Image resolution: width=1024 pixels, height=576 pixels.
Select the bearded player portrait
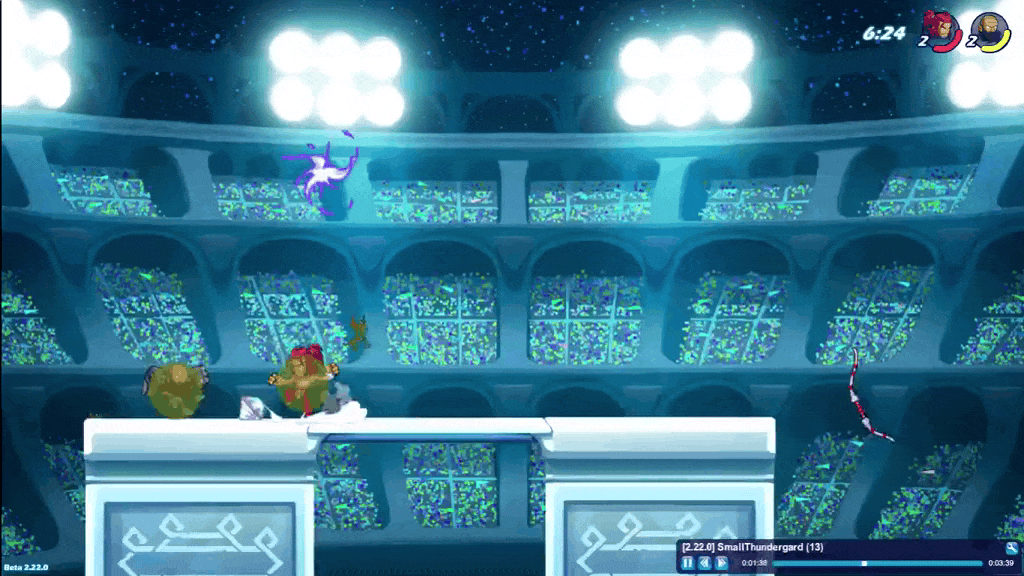click(x=990, y=31)
